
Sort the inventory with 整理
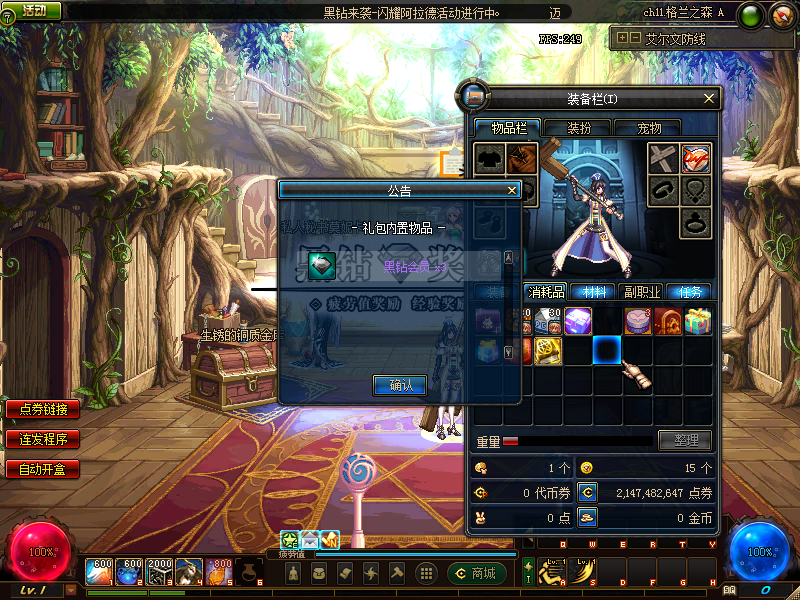click(x=685, y=440)
